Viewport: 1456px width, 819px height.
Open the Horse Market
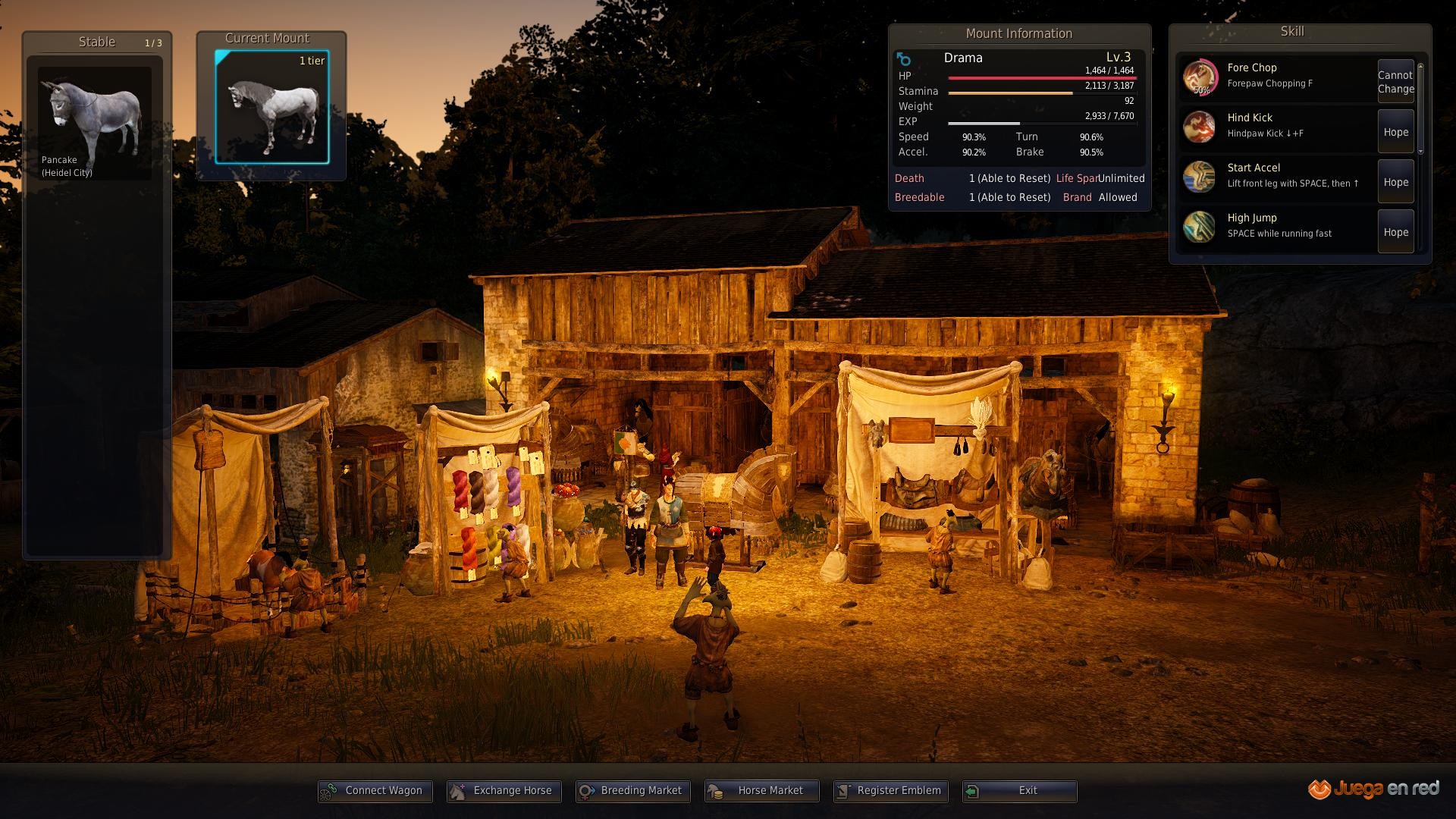point(762,791)
